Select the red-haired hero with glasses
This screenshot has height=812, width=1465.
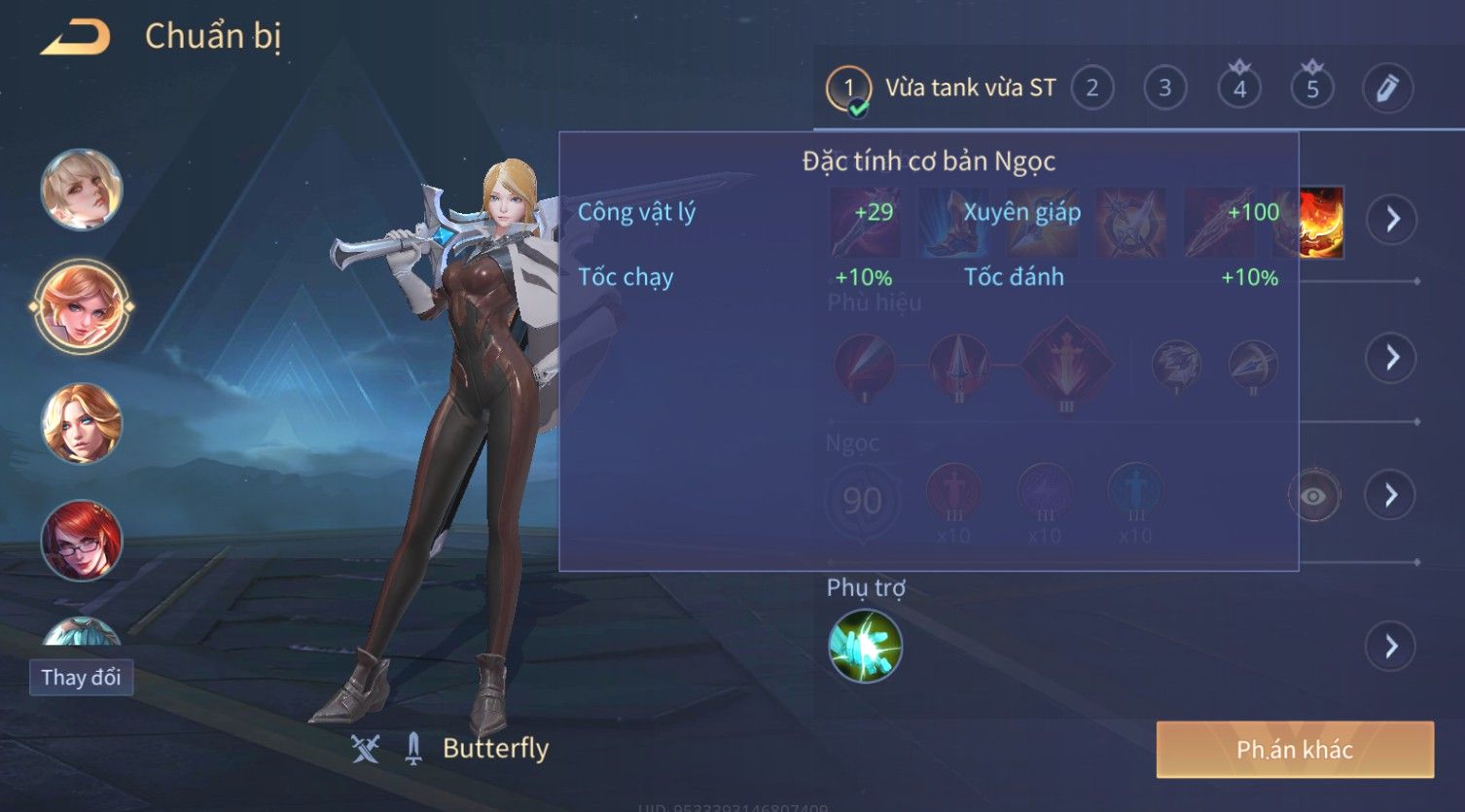tap(82, 541)
